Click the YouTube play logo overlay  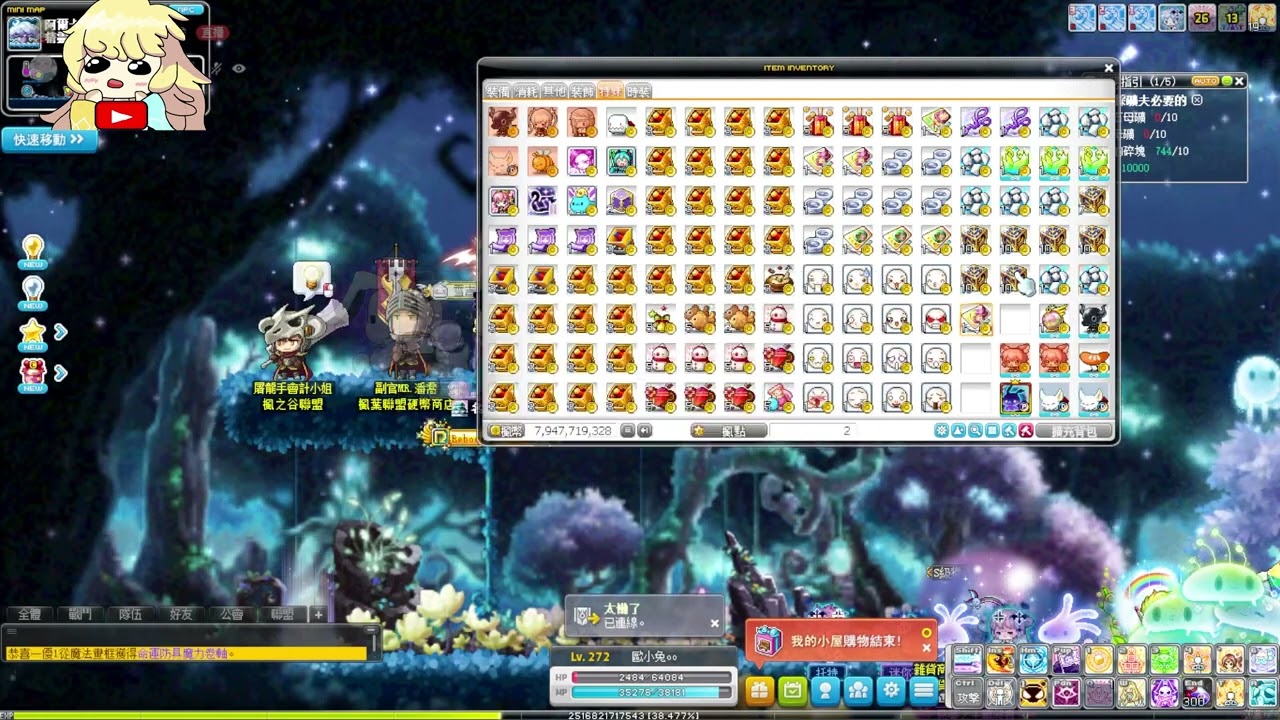121,116
